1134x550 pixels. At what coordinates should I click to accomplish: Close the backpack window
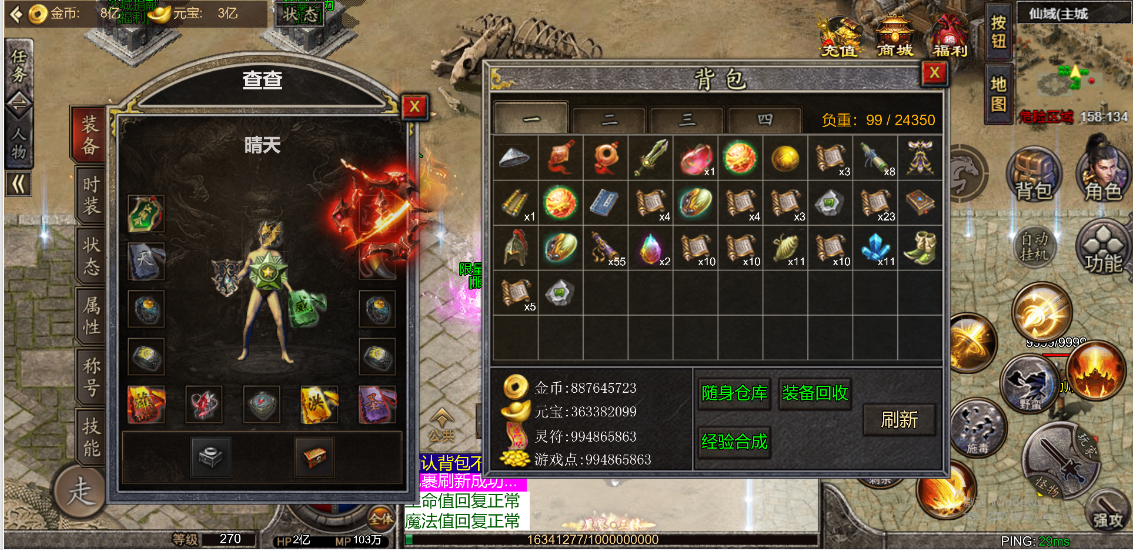click(x=933, y=73)
